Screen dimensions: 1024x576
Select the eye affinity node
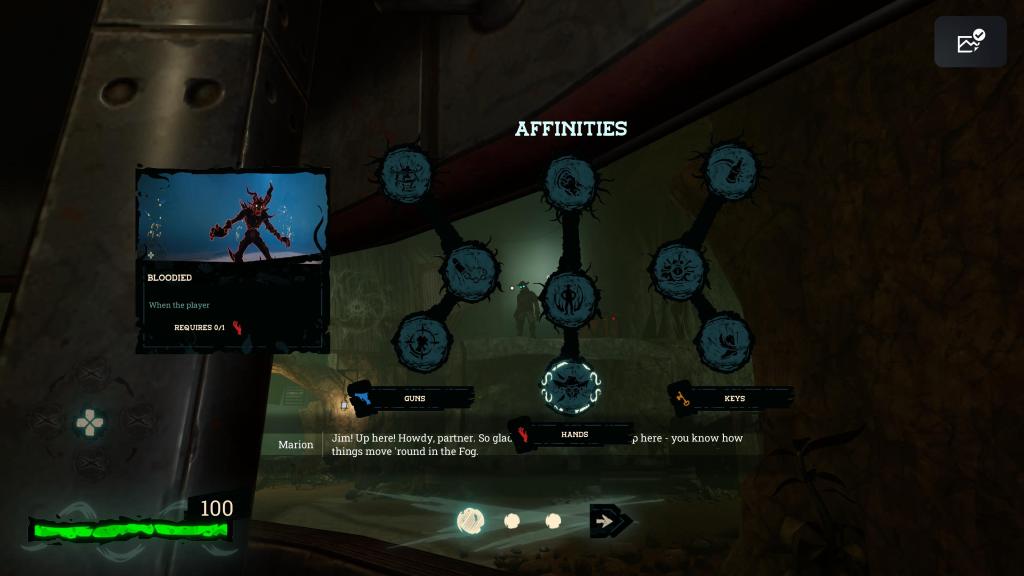679,268
